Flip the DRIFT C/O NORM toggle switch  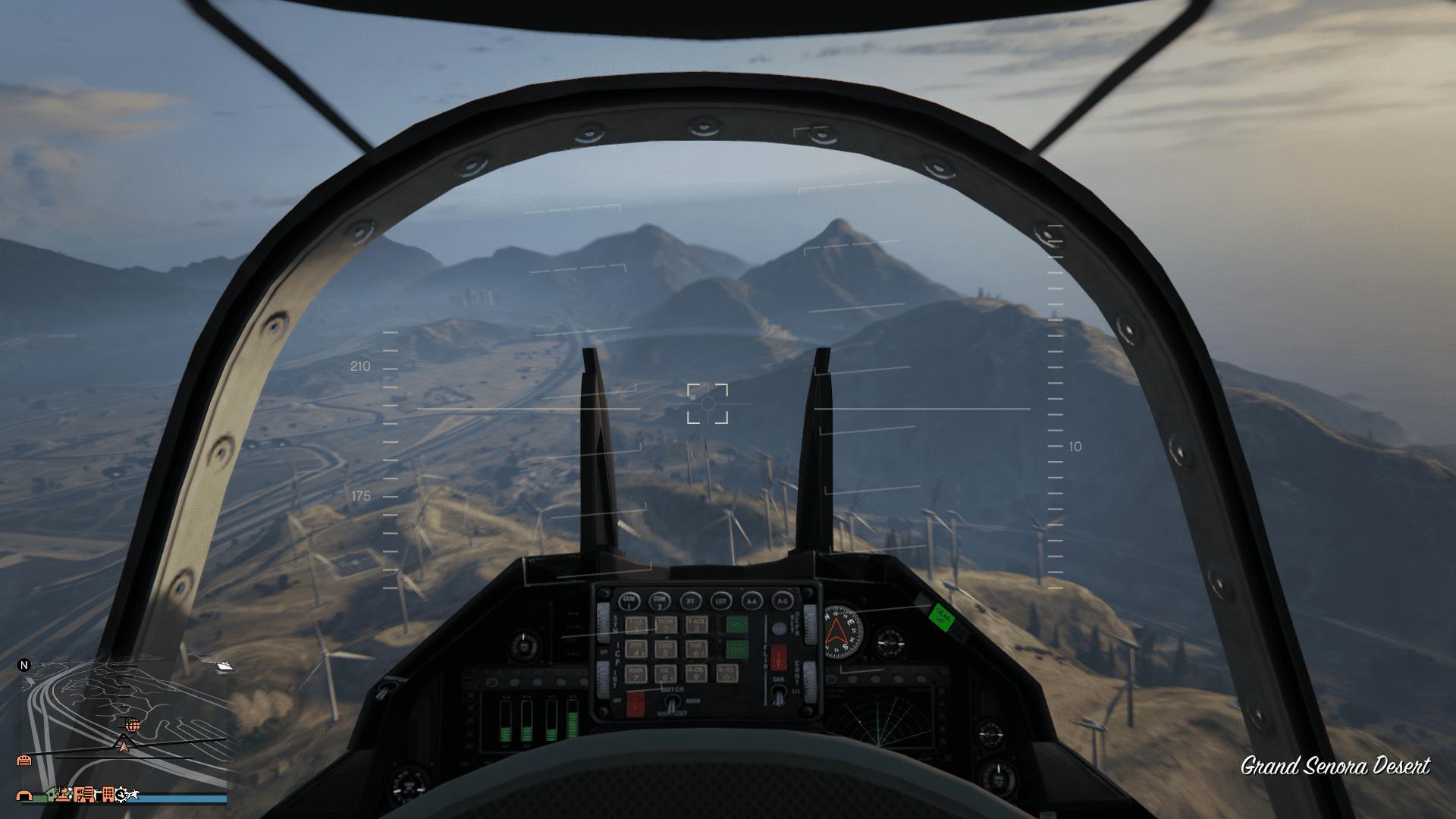[x=671, y=701]
